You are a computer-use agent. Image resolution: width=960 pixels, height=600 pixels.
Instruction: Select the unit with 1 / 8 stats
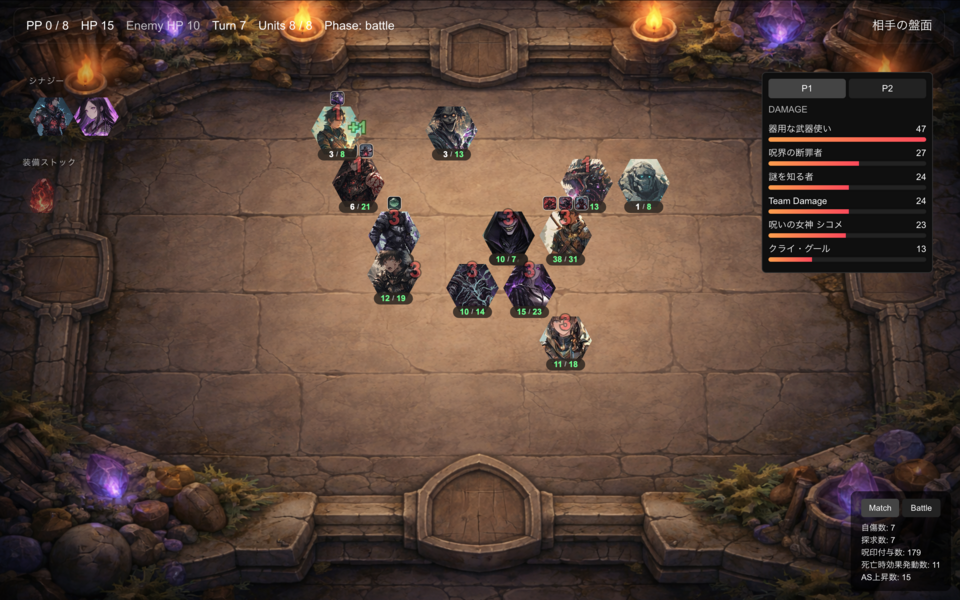click(643, 182)
